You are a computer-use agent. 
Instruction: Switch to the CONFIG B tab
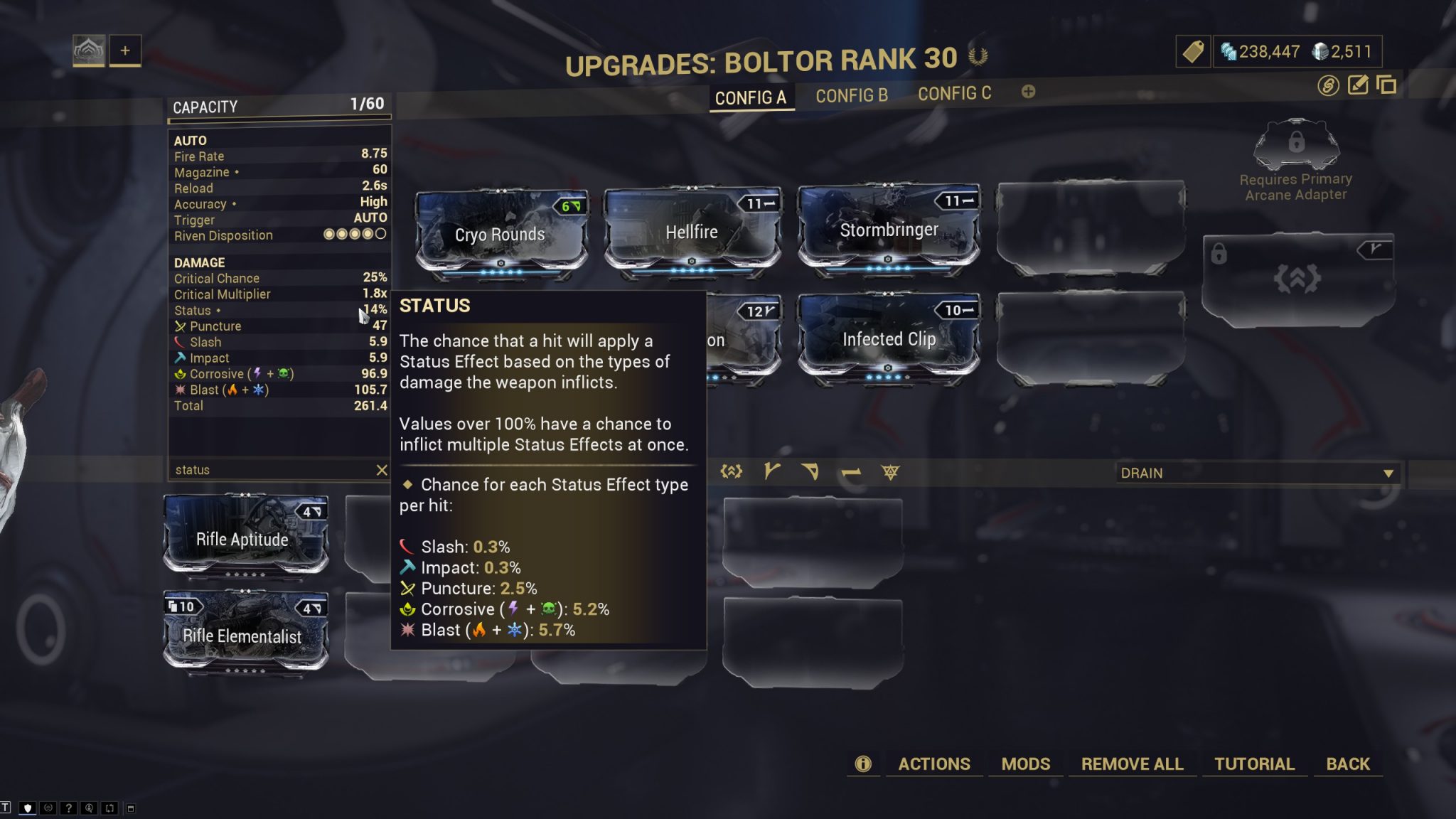(851, 95)
